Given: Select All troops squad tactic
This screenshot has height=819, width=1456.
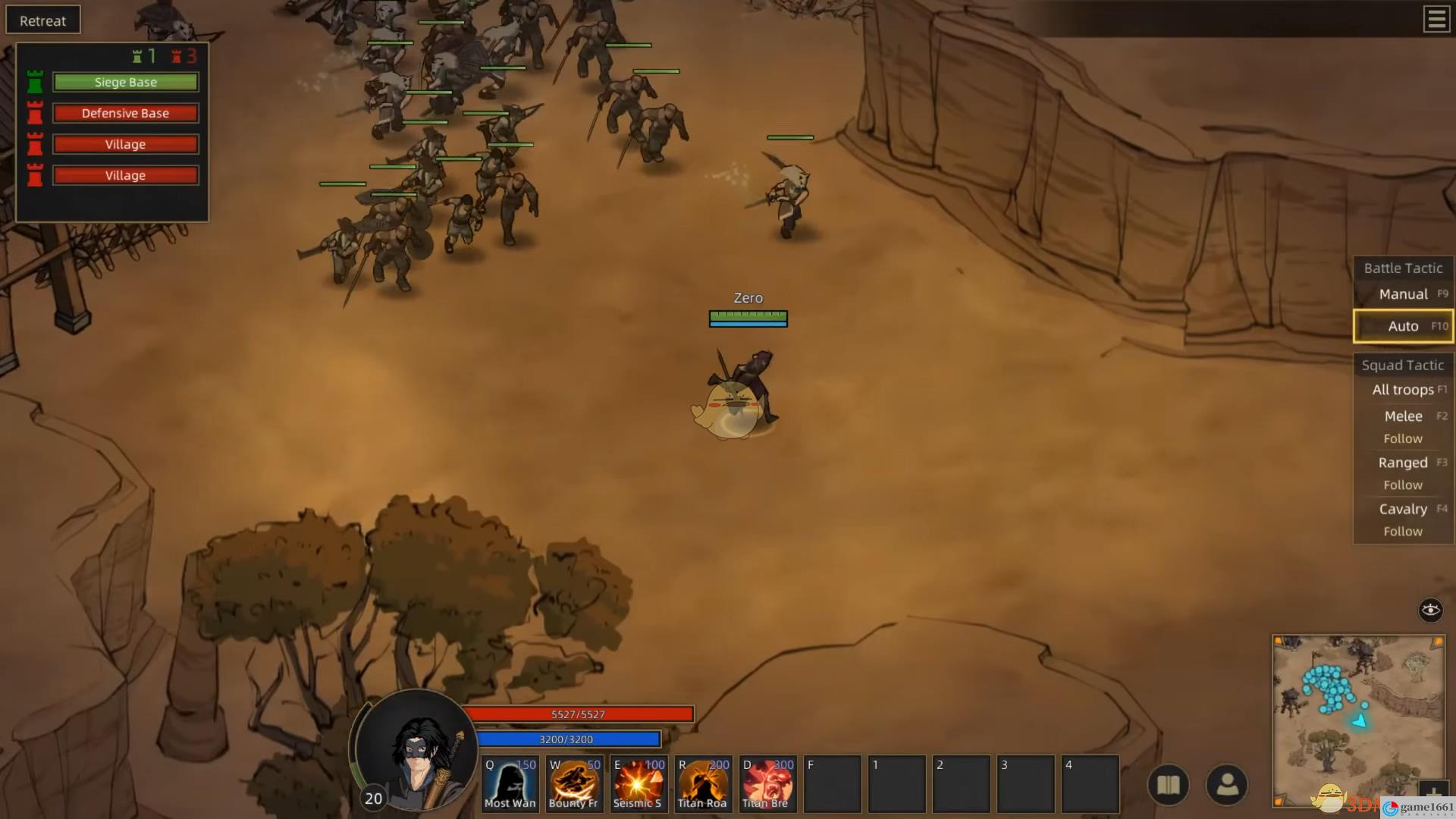Looking at the screenshot, I should pos(1403,390).
